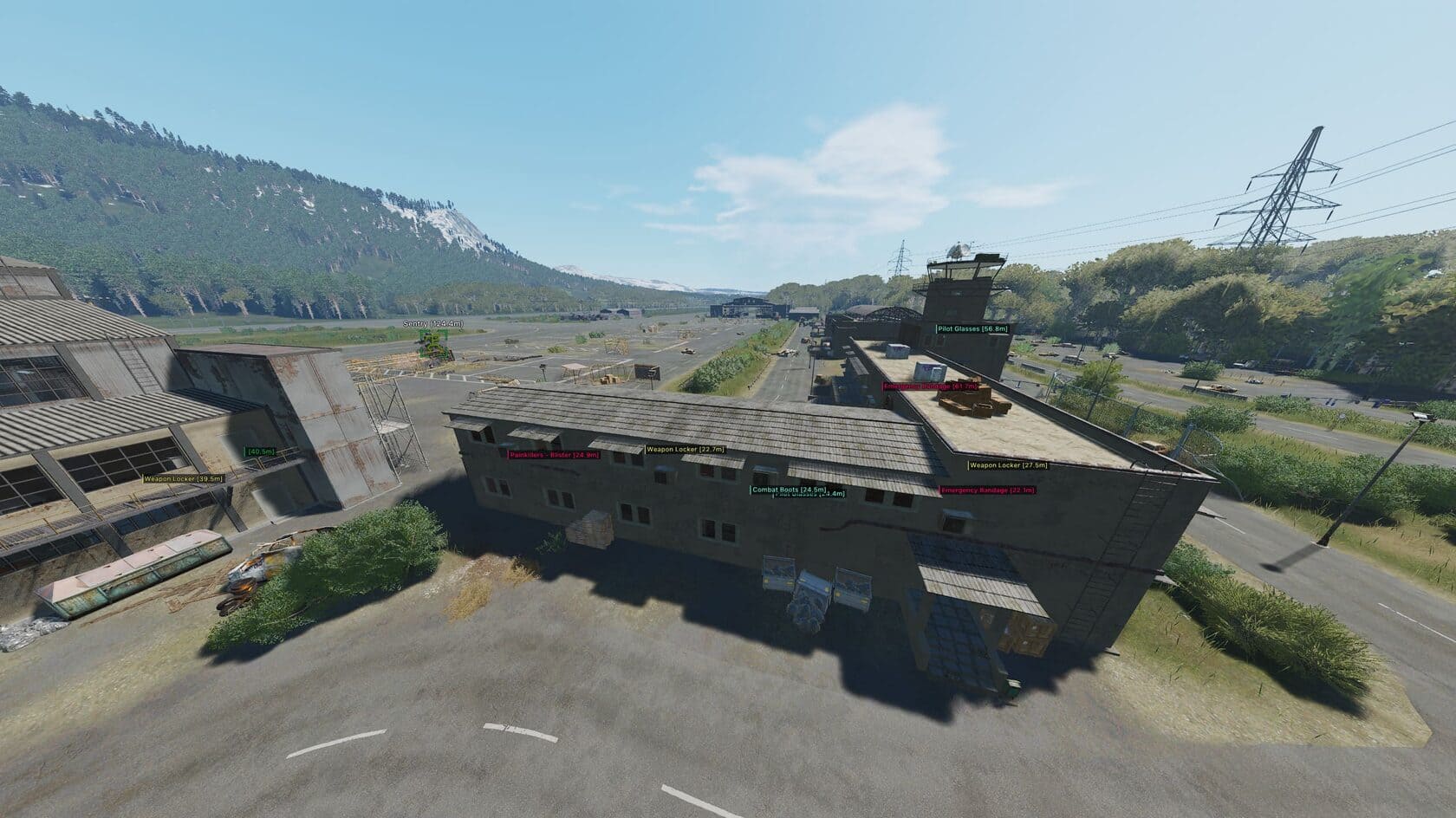The image size is (1456, 818).
Task: Toggle the Weapon Locker [39.5m] highlight
Action: point(179,477)
